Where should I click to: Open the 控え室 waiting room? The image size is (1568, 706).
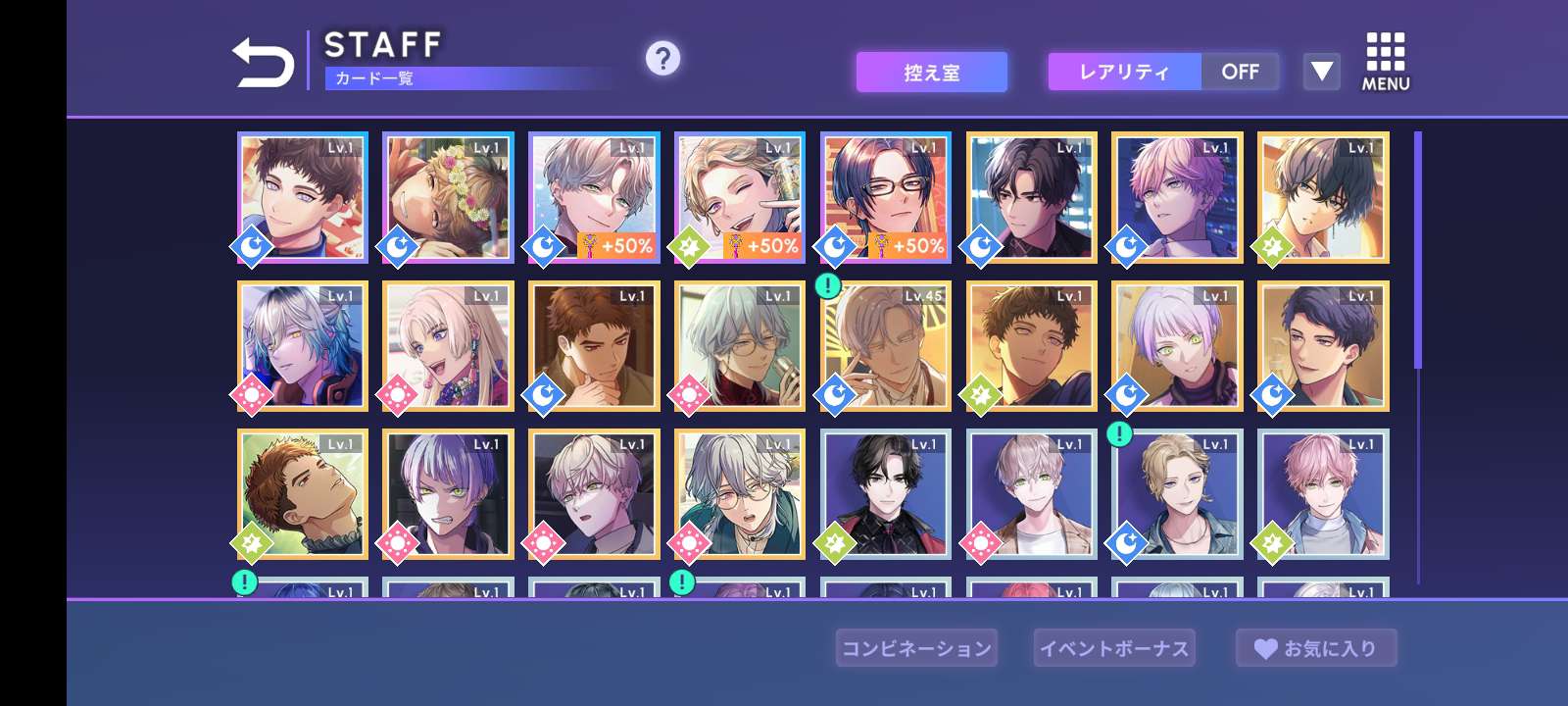point(931,73)
